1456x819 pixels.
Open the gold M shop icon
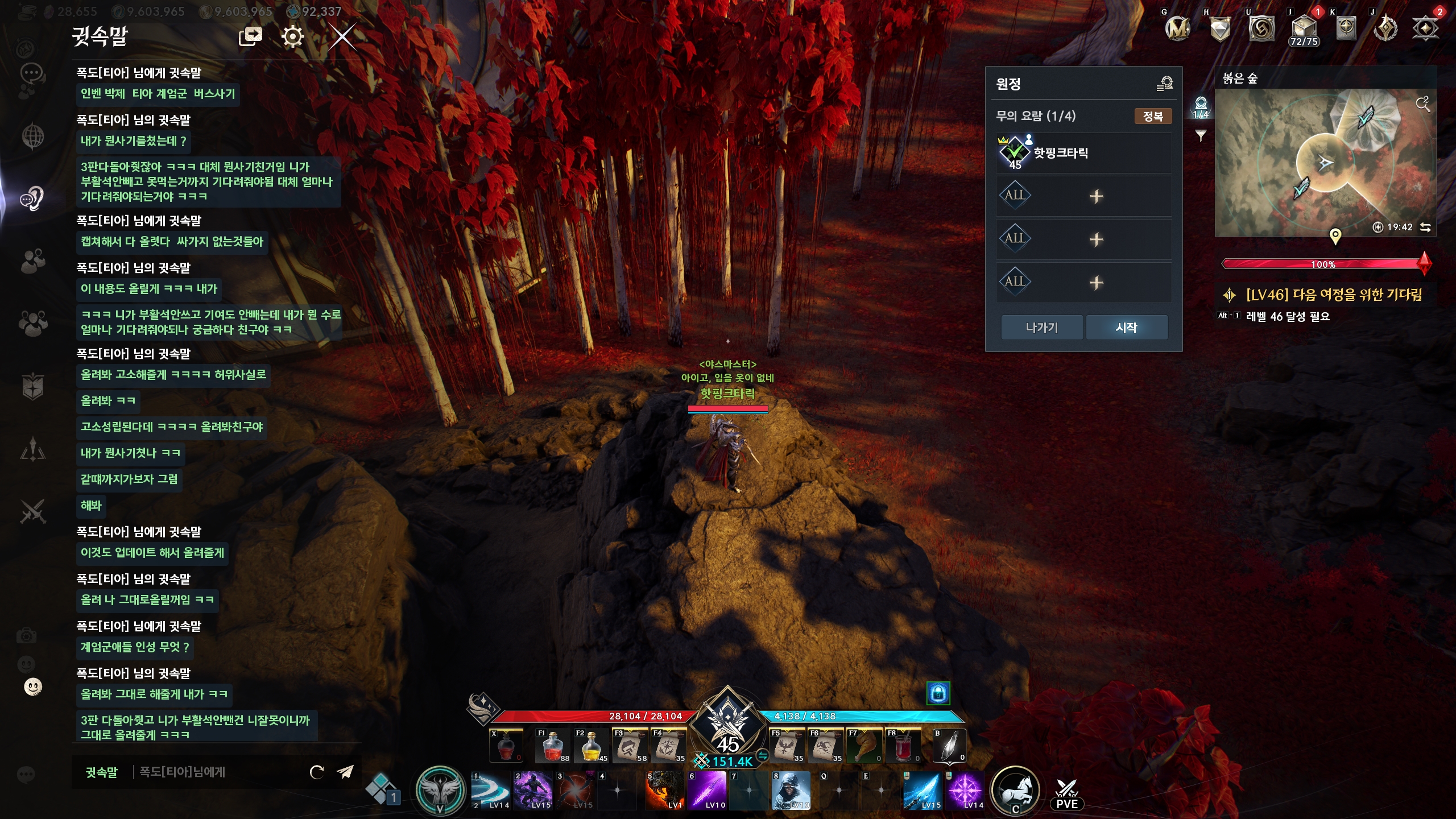click(1177, 28)
